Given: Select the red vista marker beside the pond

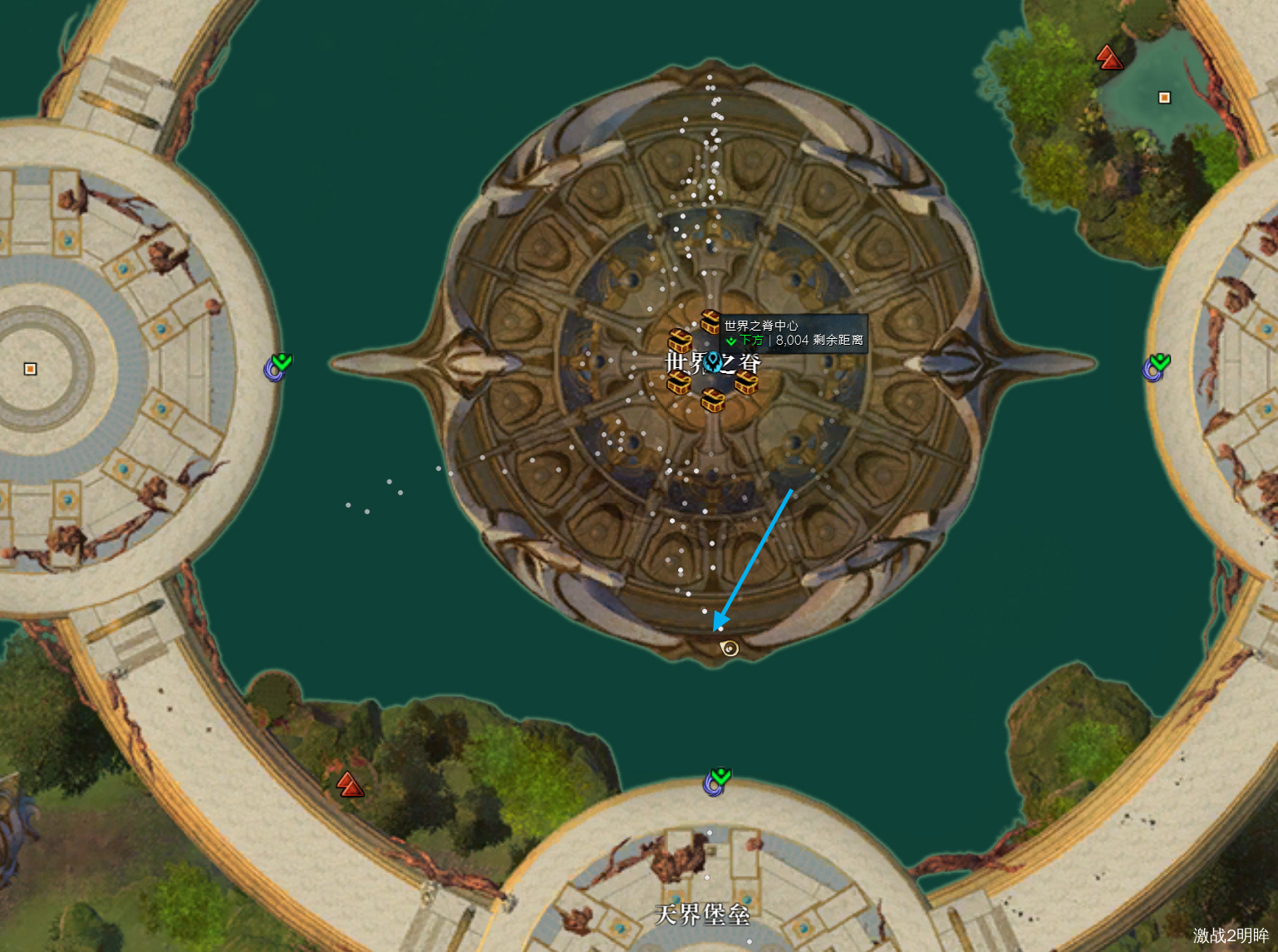Looking at the screenshot, I should [1108, 57].
